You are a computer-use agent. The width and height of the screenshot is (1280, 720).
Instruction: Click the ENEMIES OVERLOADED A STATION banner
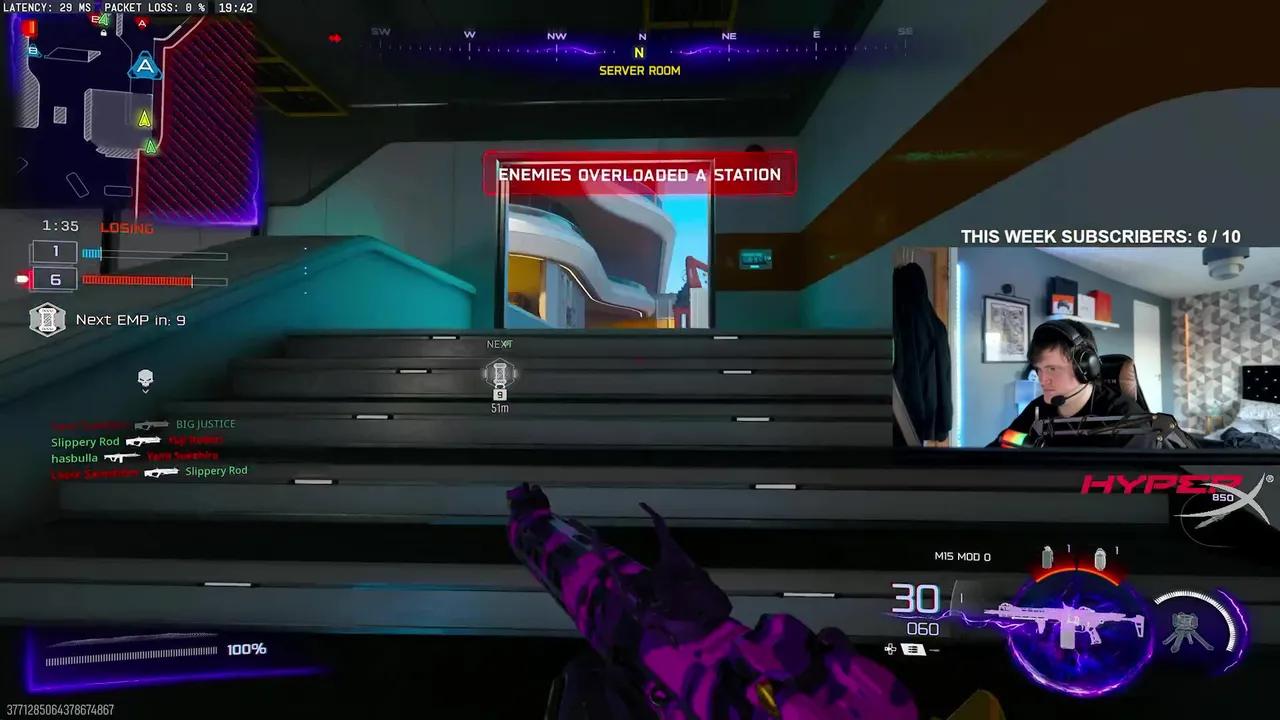point(640,174)
